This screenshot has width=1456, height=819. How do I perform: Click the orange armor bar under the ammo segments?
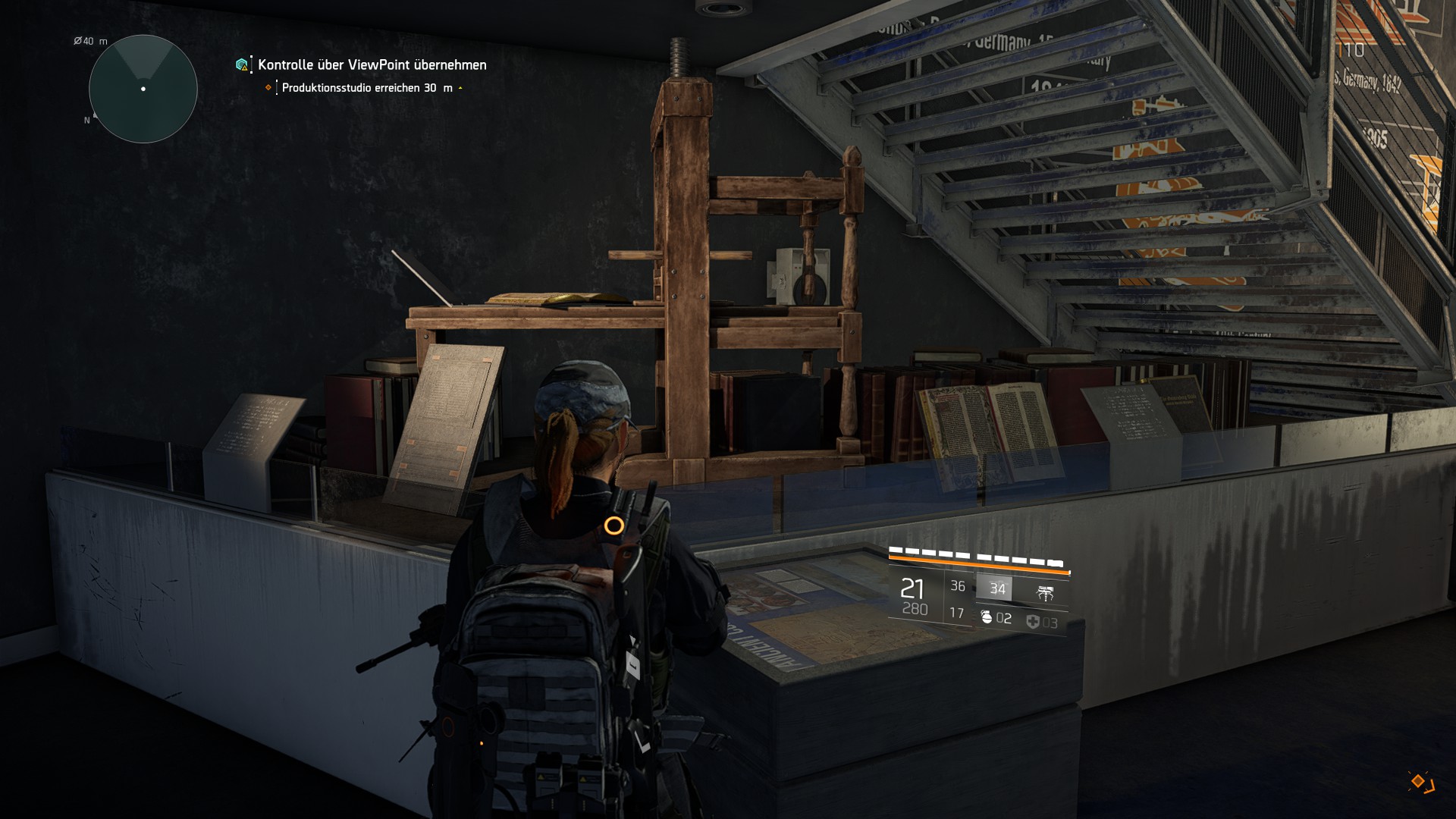[x=978, y=564]
